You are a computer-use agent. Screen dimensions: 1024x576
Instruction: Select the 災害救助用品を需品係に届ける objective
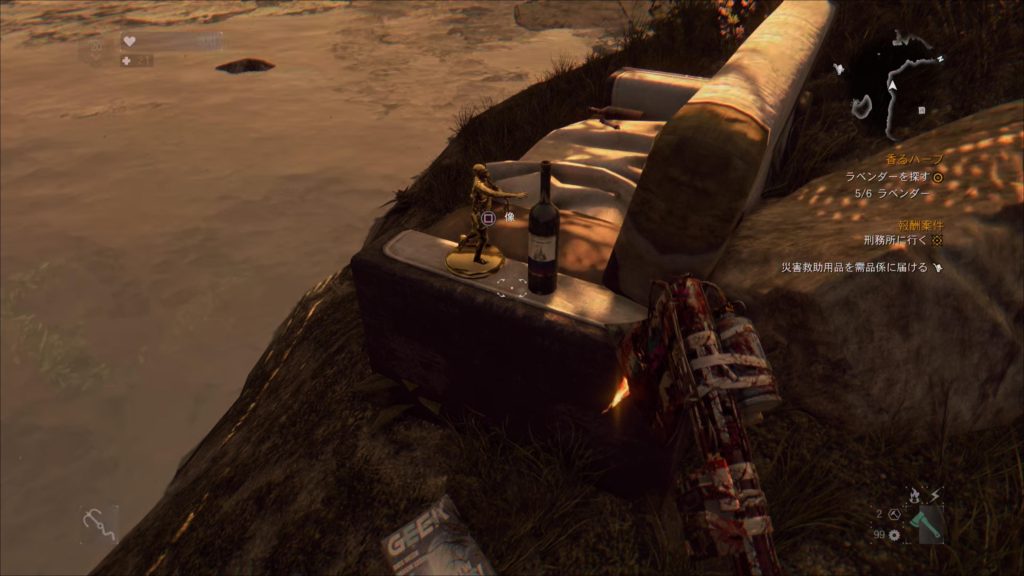click(854, 268)
